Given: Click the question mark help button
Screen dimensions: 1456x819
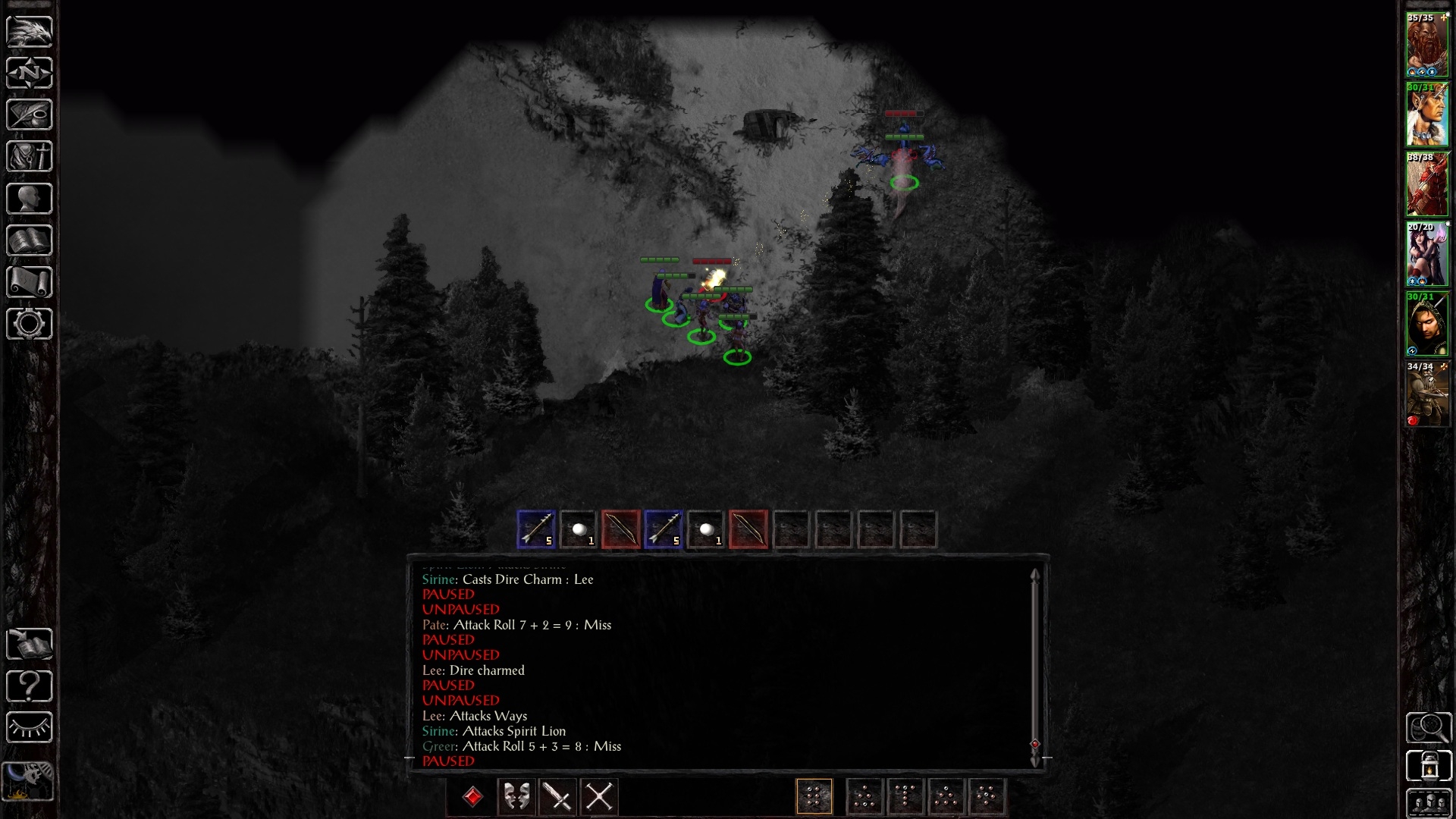Looking at the screenshot, I should click(x=30, y=686).
